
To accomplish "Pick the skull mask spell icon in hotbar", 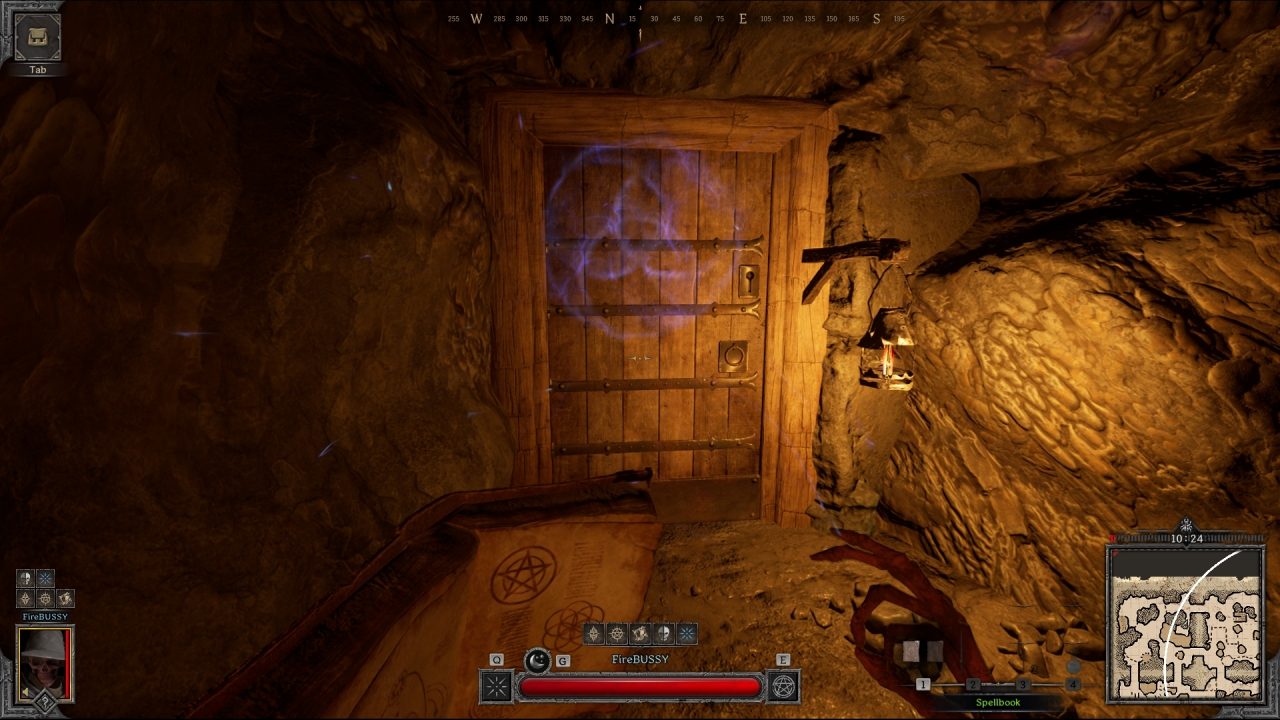I will coord(663,633).
